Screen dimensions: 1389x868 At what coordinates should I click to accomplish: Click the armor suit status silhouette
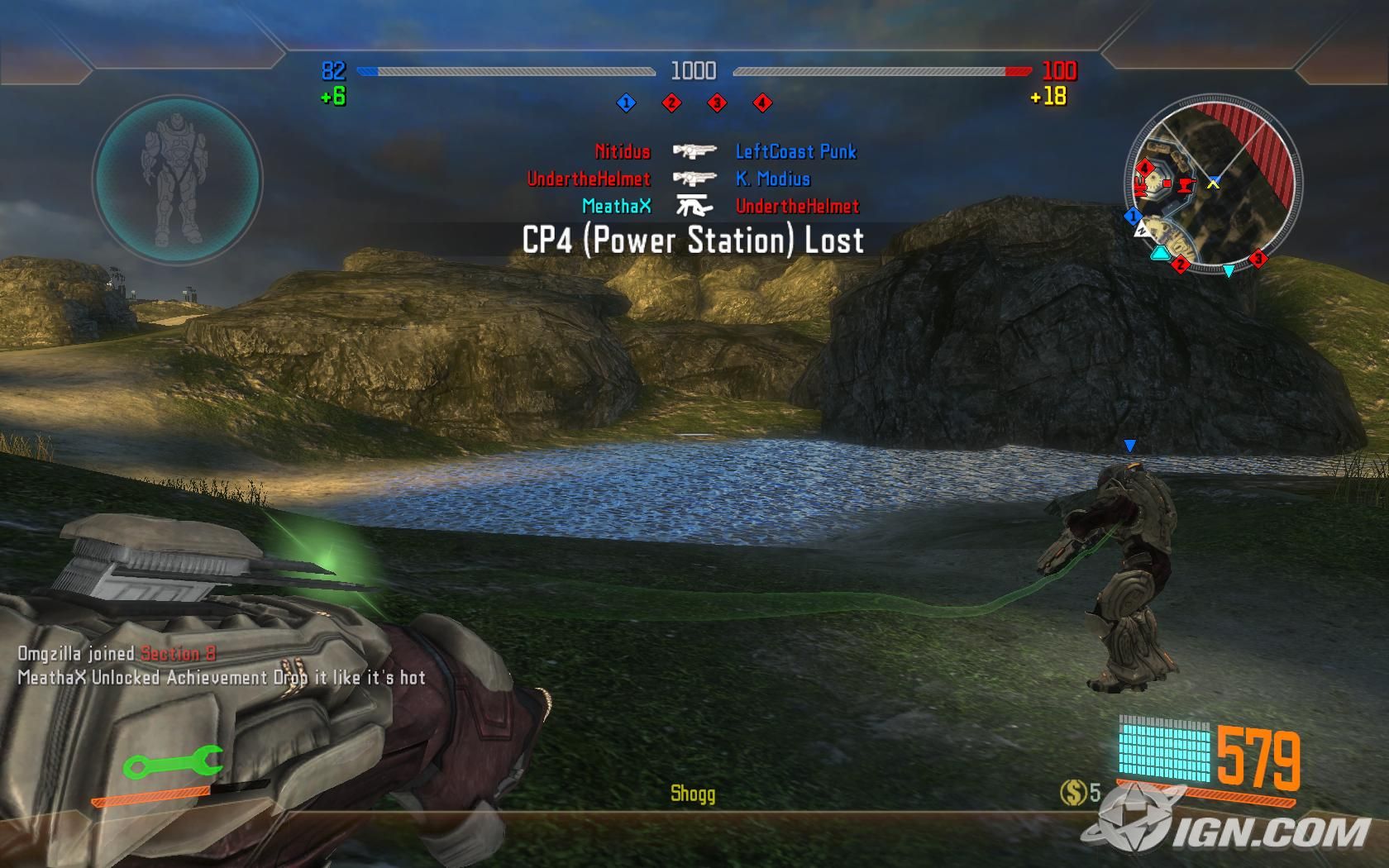pos(177,179)
